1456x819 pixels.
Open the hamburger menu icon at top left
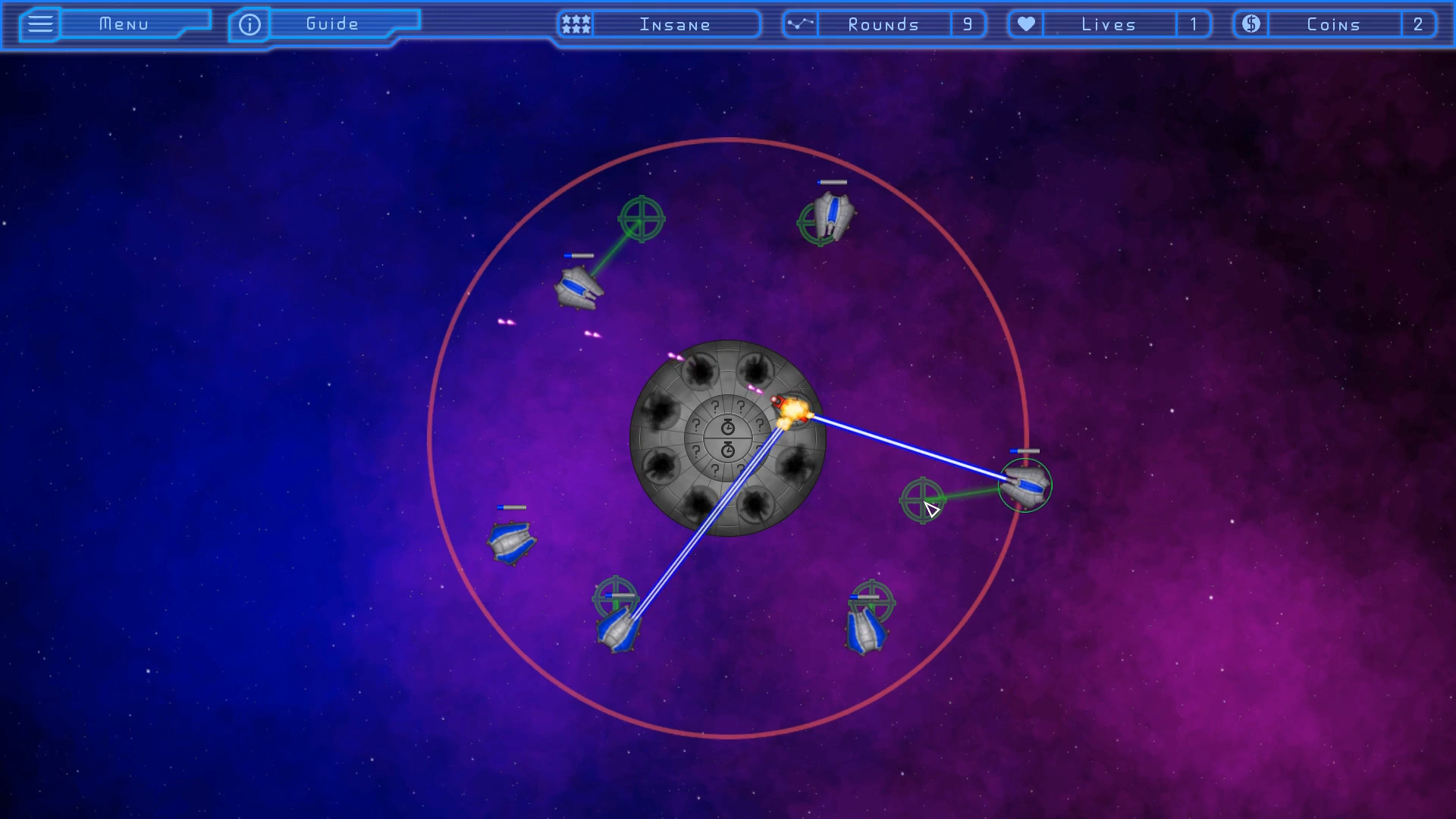(x=39, y=24)
